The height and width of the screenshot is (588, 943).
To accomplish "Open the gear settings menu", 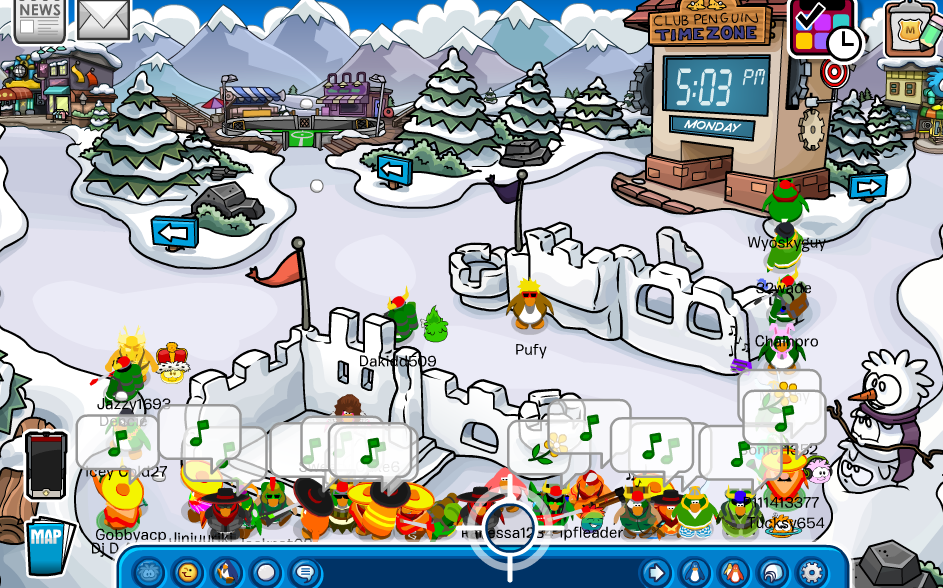I will pyautogui.click(x=810, y=573).
